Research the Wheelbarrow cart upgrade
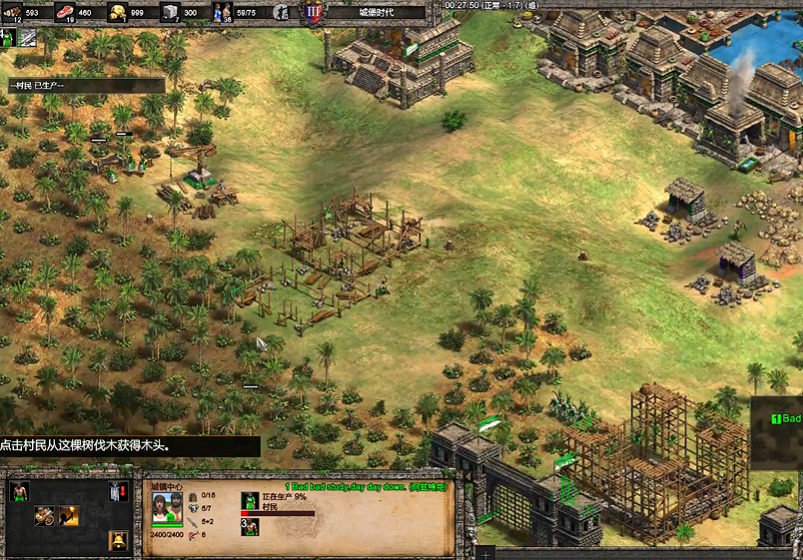 coord(44,516)
